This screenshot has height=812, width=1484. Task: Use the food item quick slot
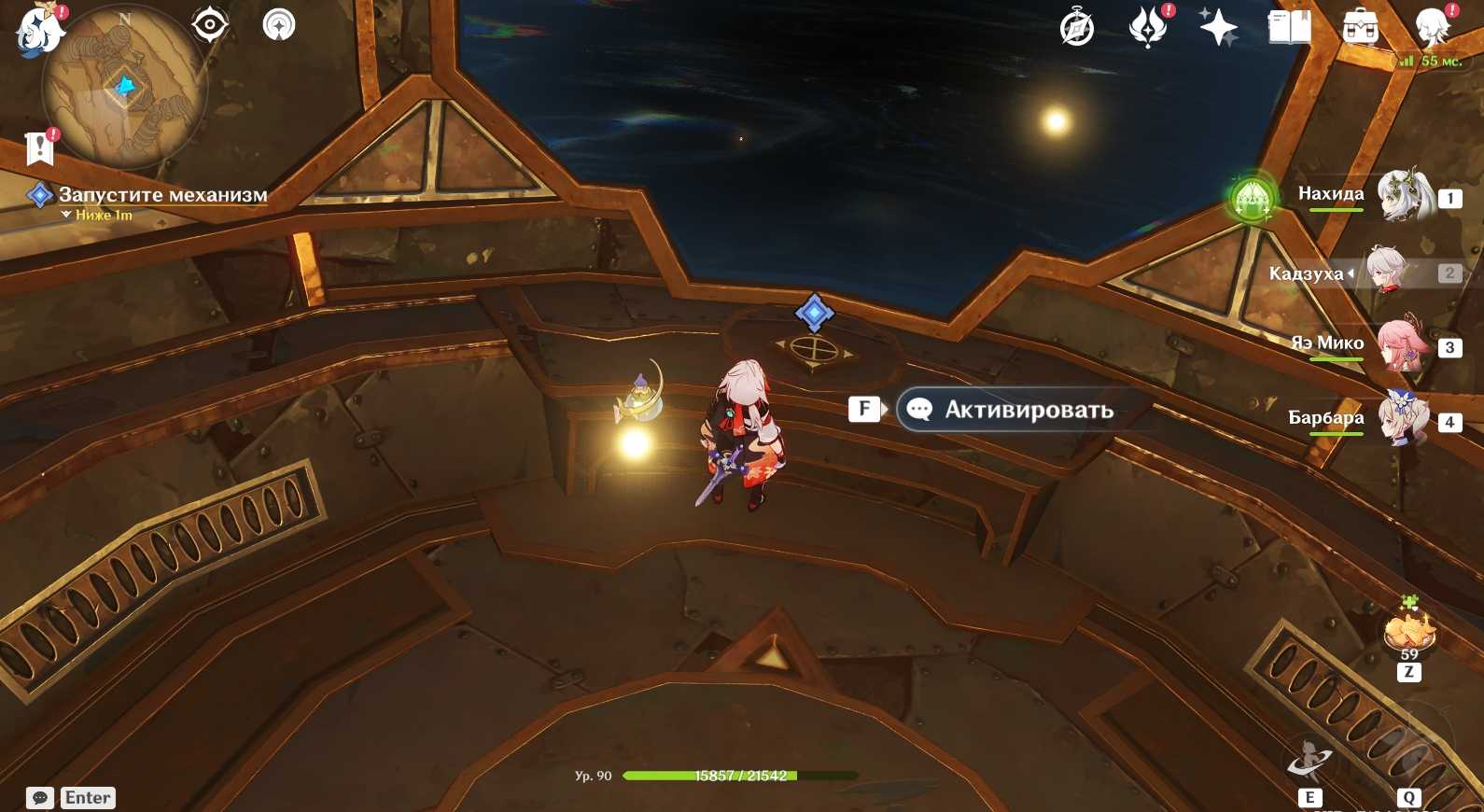pos(1409,630)
